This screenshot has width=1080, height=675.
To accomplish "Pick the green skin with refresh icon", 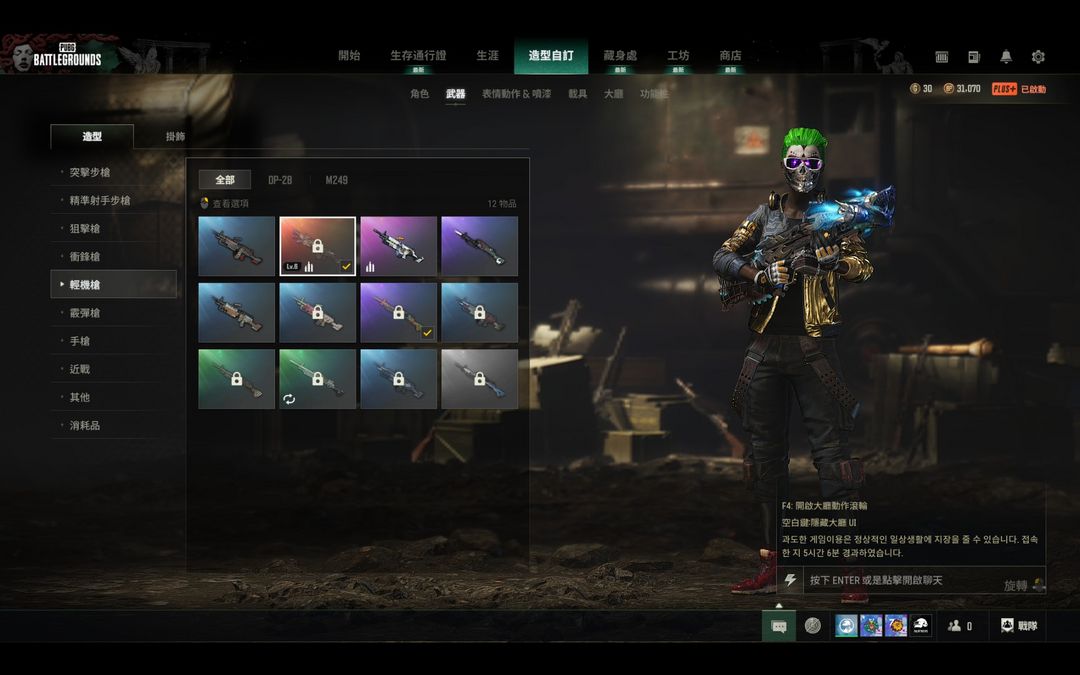I will click(x=317, y=379).
